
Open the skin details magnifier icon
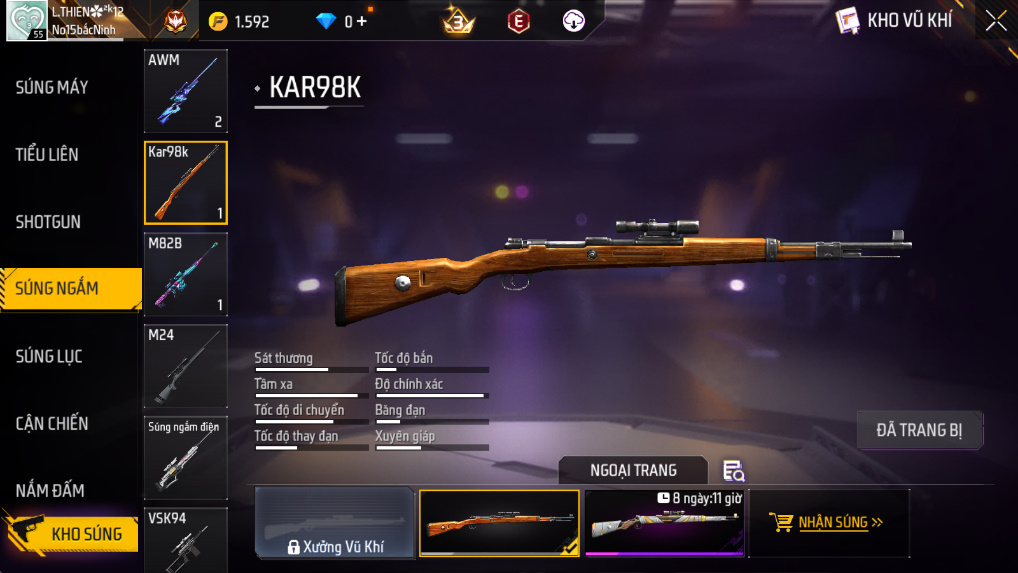733,471
